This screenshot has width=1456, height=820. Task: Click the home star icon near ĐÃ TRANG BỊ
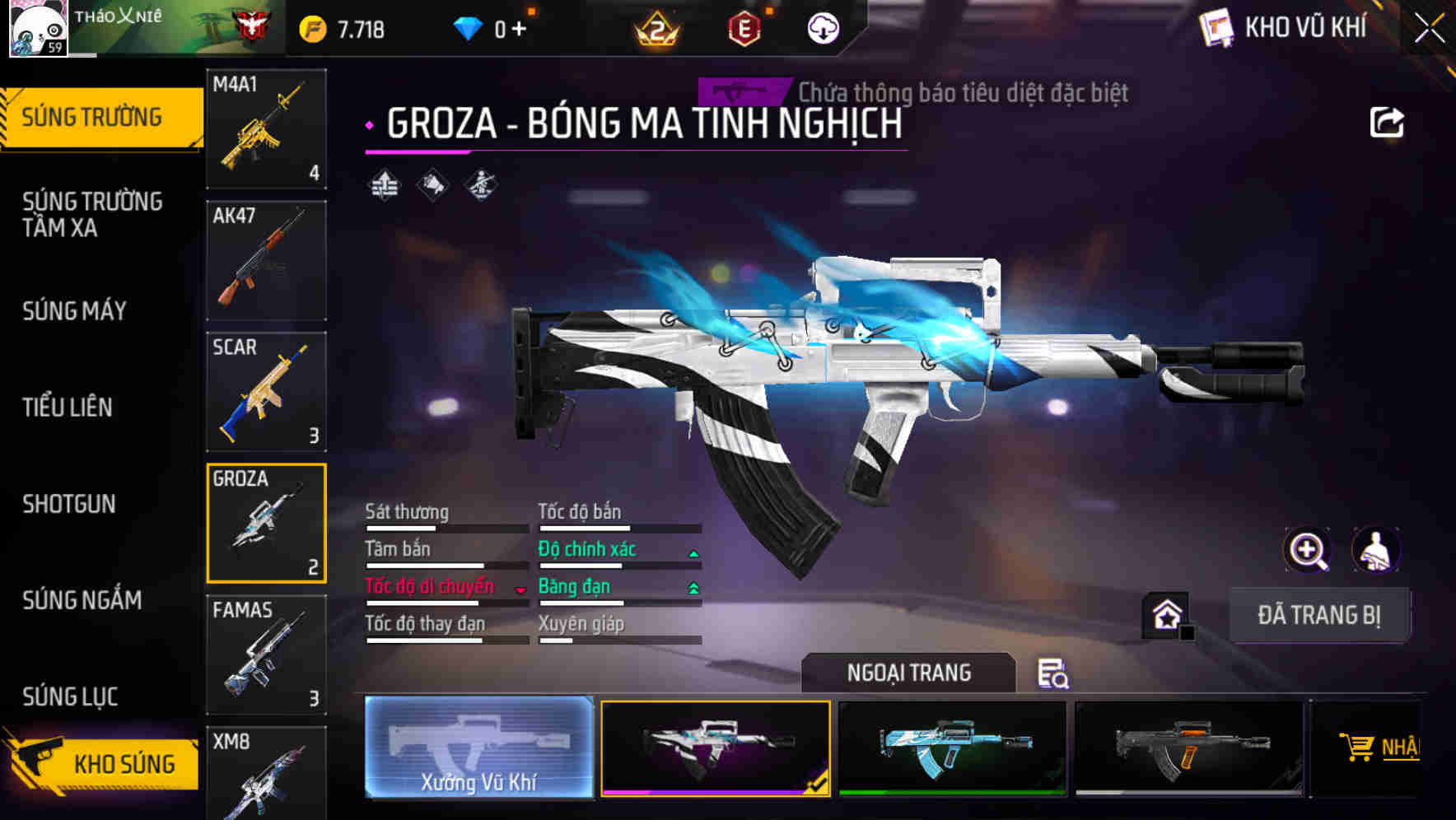tap(1165, 613)
